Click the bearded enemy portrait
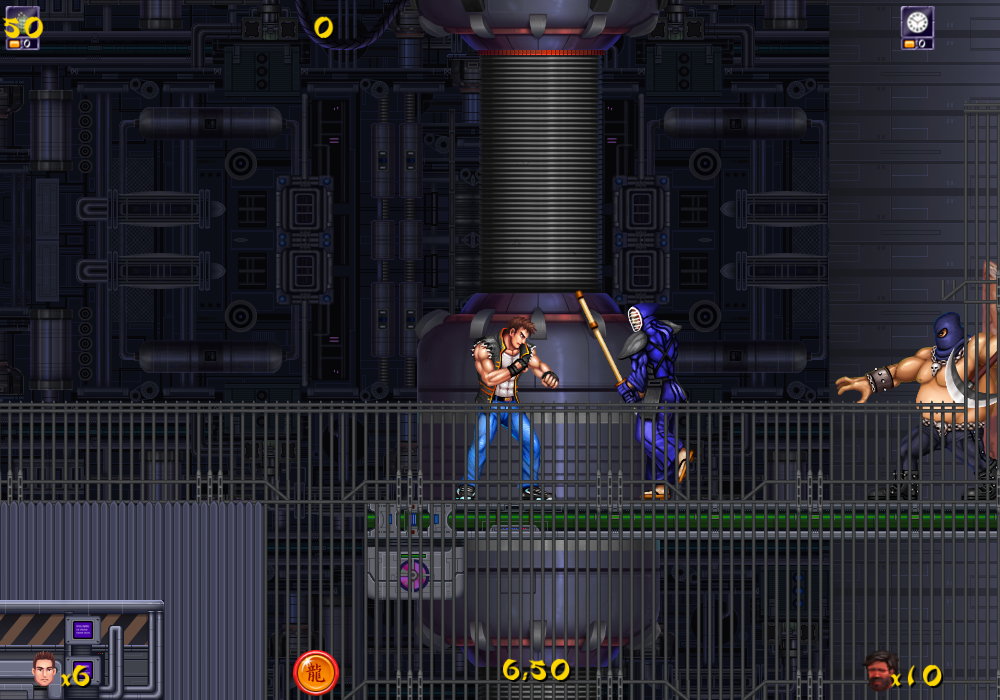This screenshot has height=700, width=1000. (879, 671)
